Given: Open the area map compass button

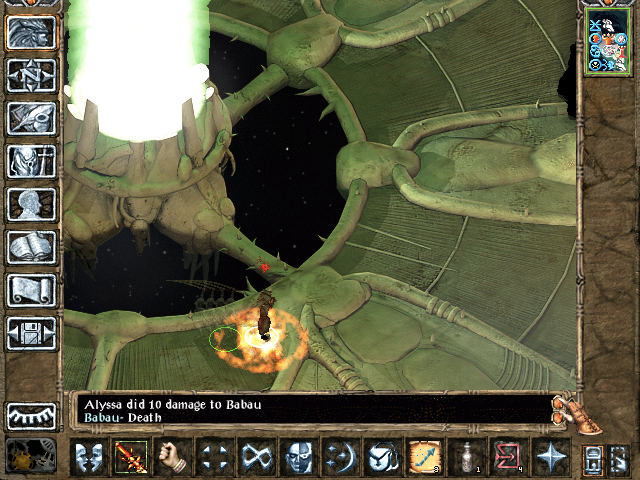Looking at the screenshot, I should (x=31, y=75).
